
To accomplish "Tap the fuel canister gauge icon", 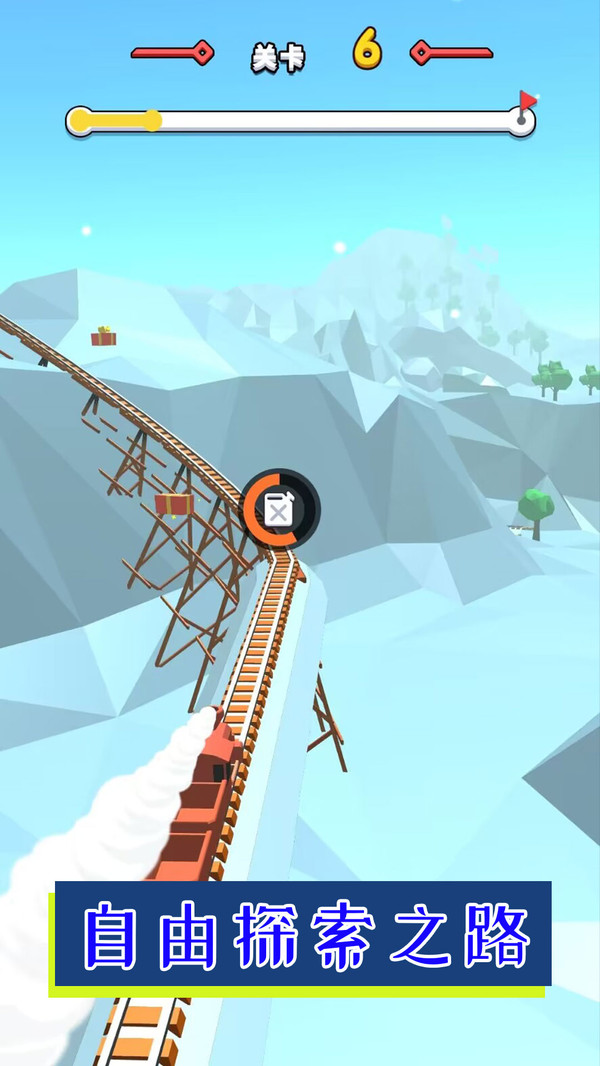I will tap(279, 510).
